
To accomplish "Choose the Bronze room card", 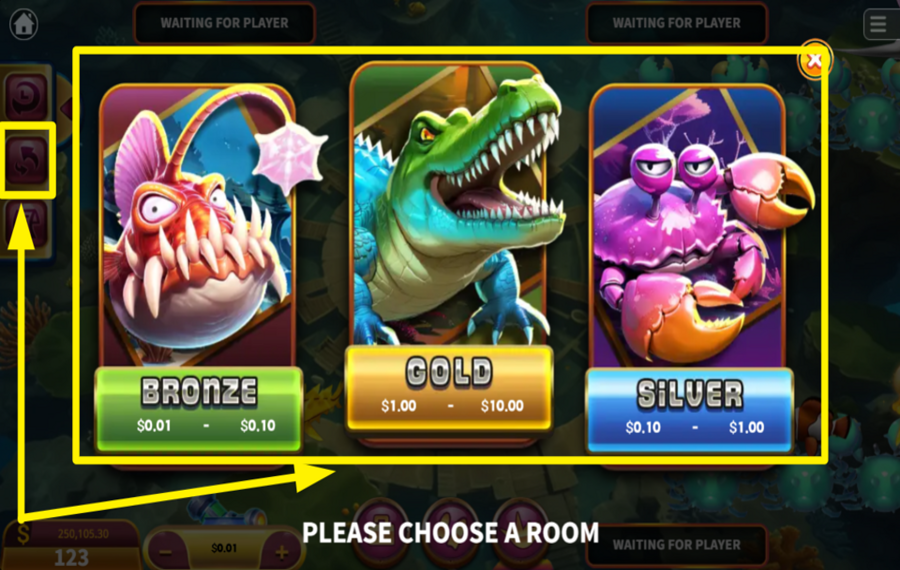I will point(198,270).
